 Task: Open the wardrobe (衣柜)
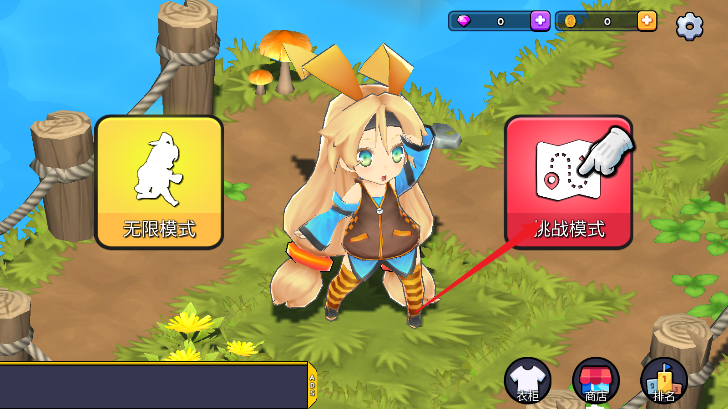(528, 381)
